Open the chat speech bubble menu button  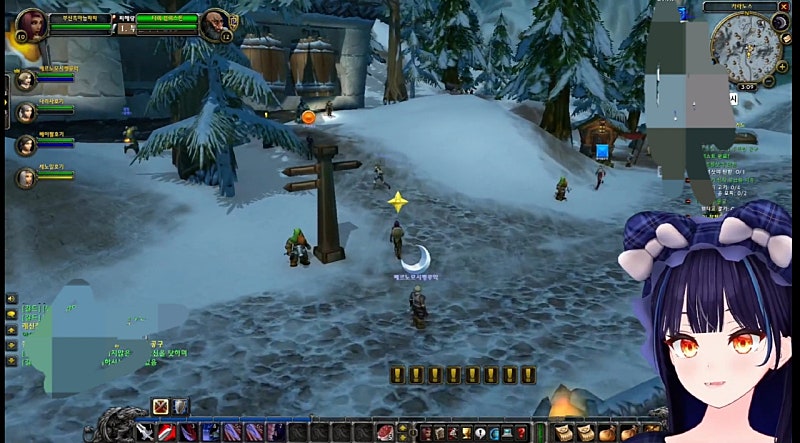[11, 298]
